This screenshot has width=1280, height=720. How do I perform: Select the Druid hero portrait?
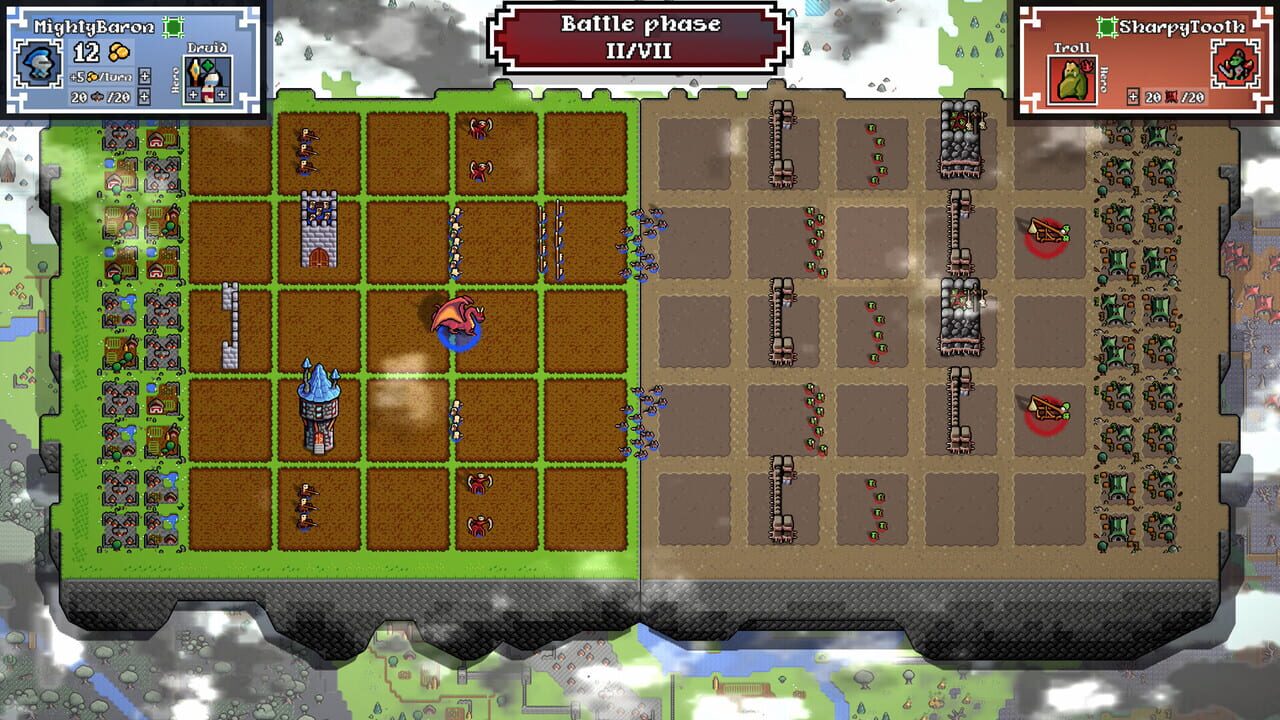tap(210, 78)
